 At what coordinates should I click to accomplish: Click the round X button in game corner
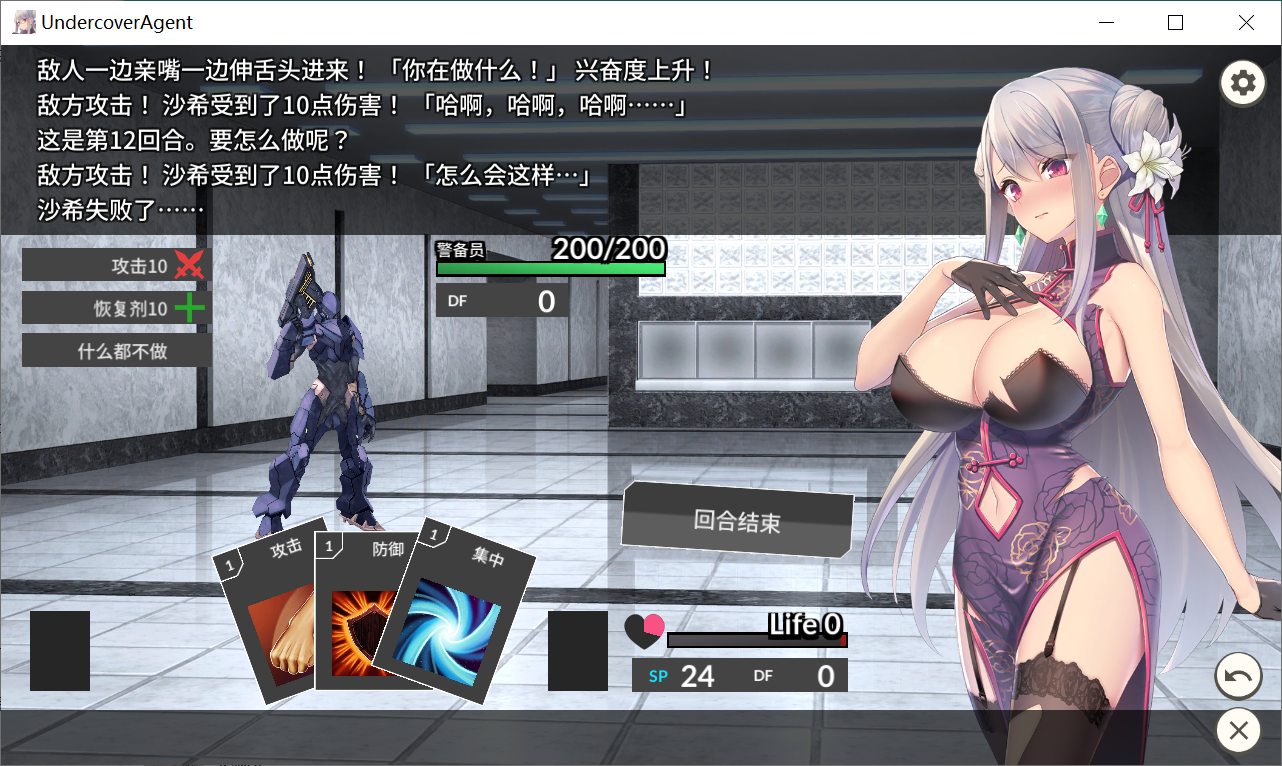[1238, 731]
